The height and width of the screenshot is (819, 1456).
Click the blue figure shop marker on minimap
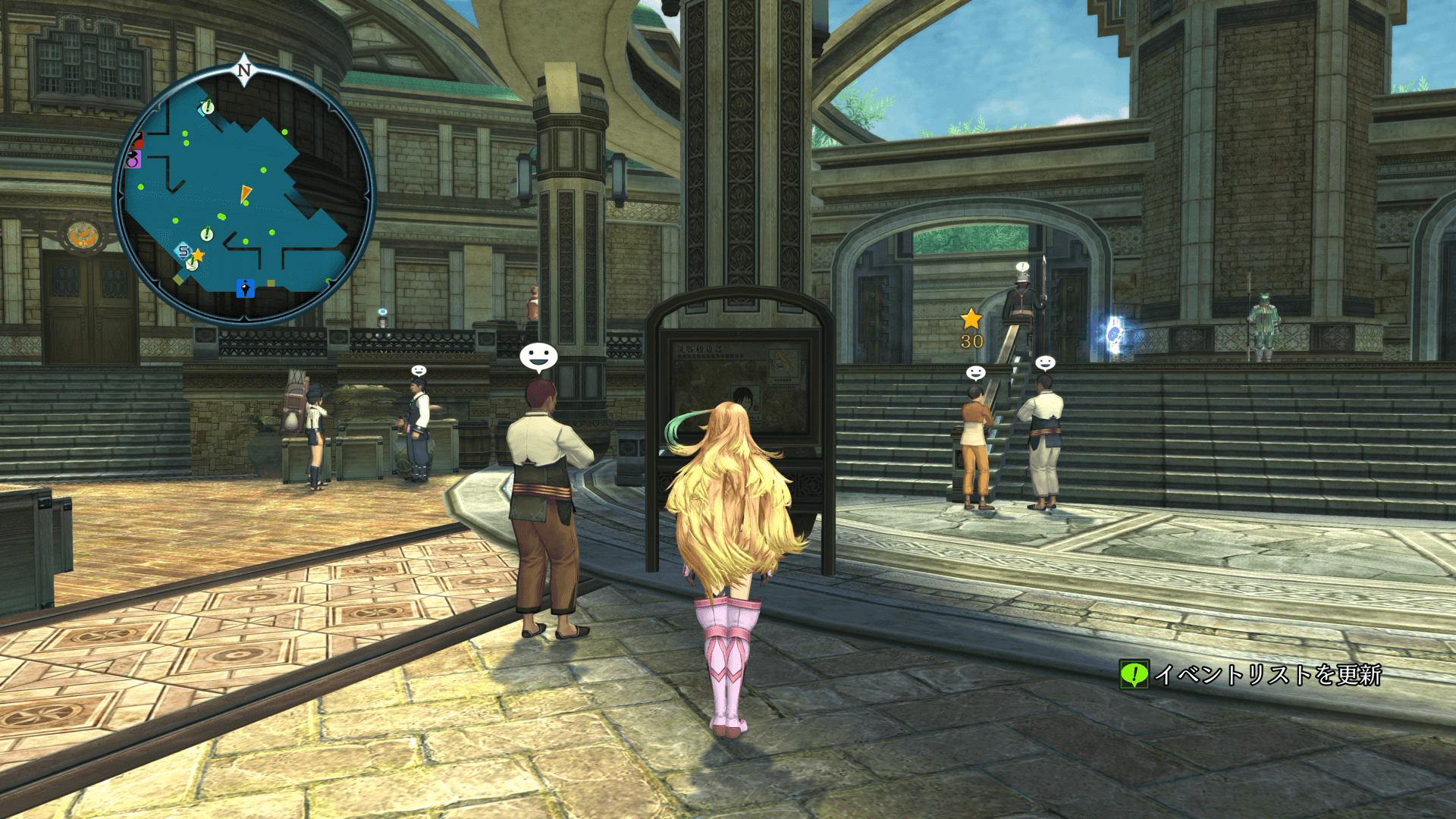[x=245, y=288]
